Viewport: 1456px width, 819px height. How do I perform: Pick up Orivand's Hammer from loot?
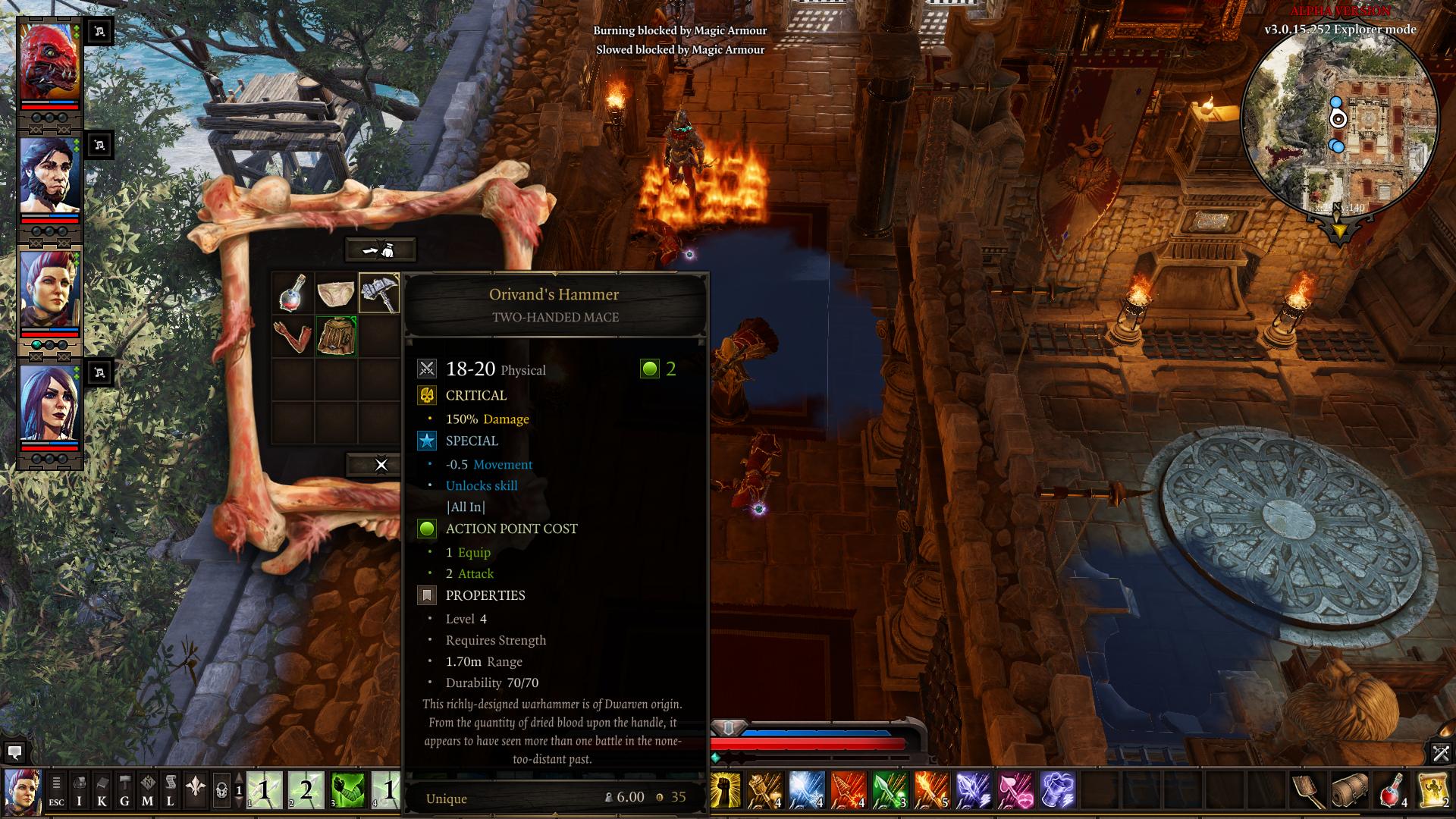pos(378,293)
